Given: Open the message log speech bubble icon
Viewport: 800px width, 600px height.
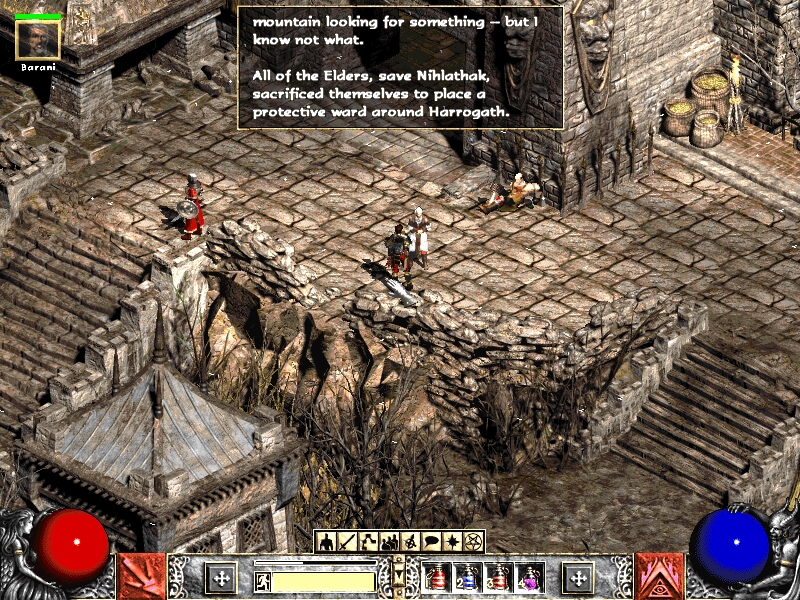Looking at the screenshot, I should [431, 542].
